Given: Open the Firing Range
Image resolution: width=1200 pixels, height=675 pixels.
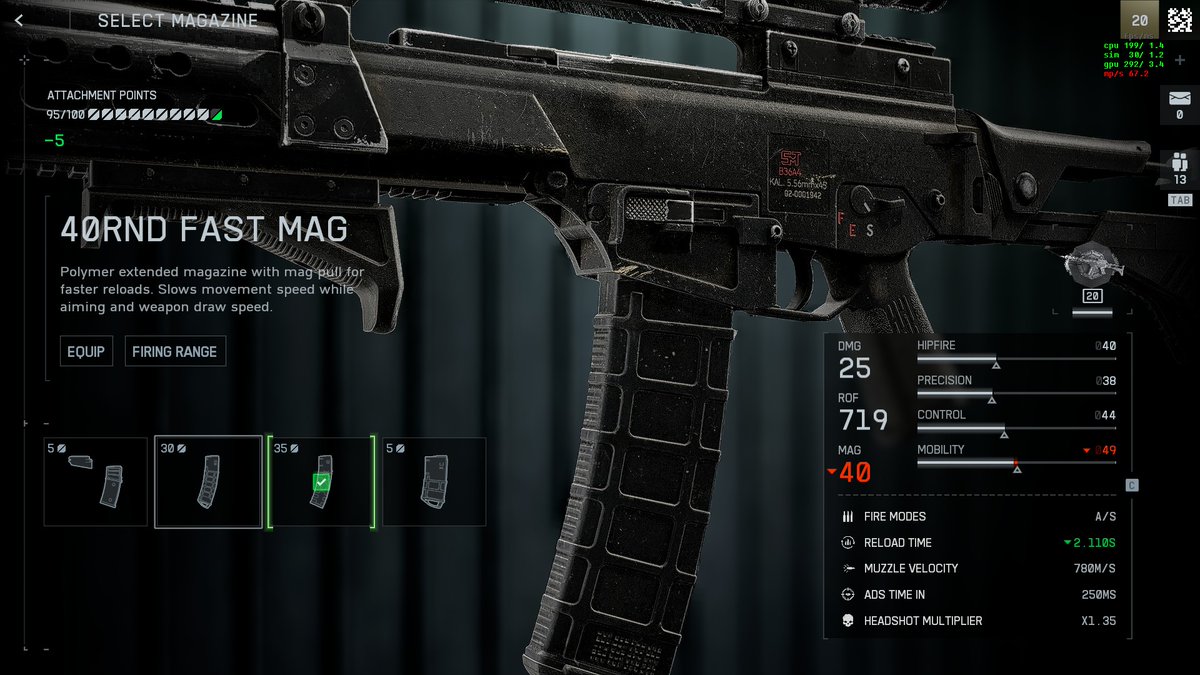Looking at the screenshot, I should click(175, 352).
